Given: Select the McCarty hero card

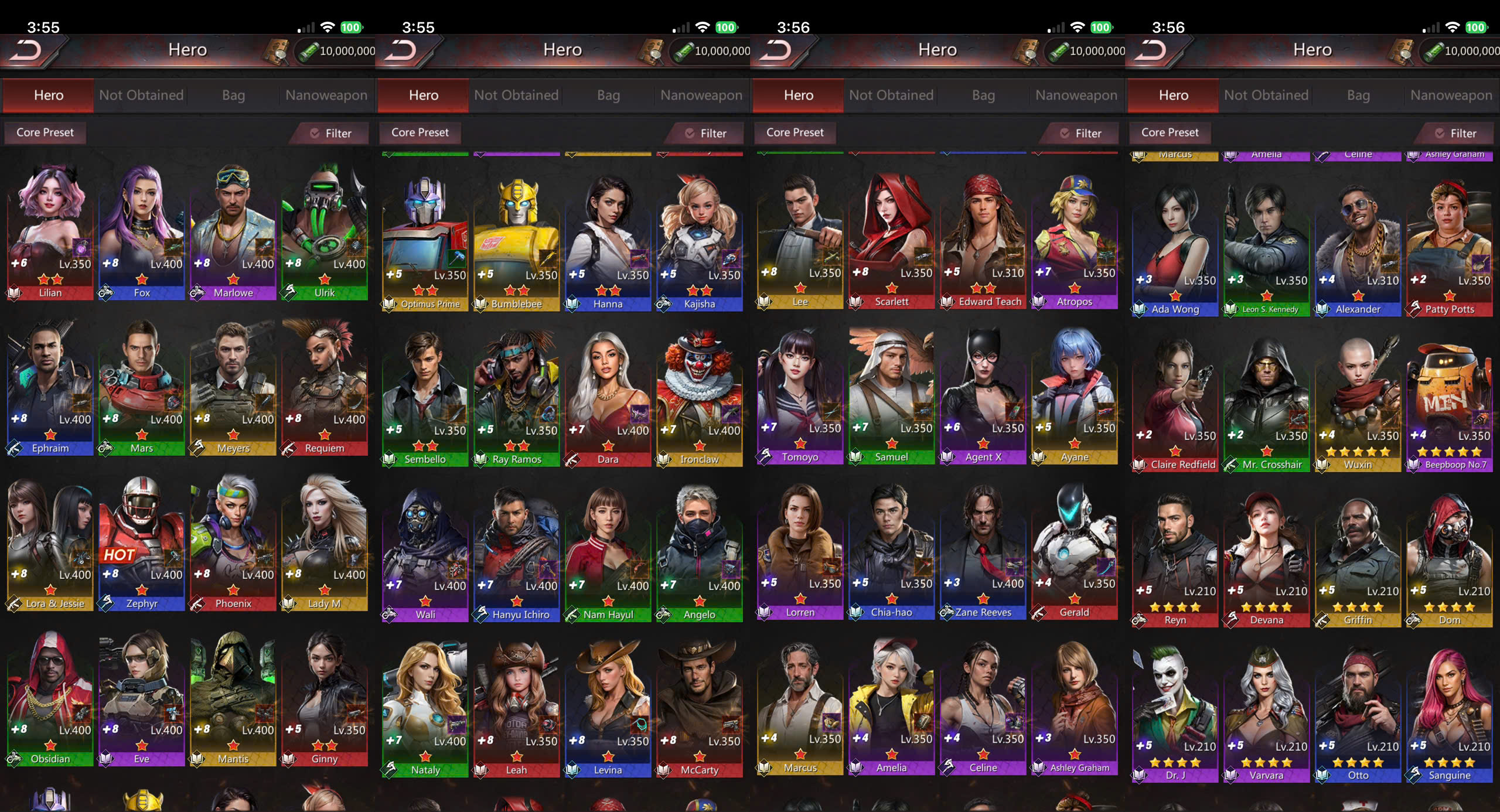Looking at the screenshot, I should [x=700, y=709].
